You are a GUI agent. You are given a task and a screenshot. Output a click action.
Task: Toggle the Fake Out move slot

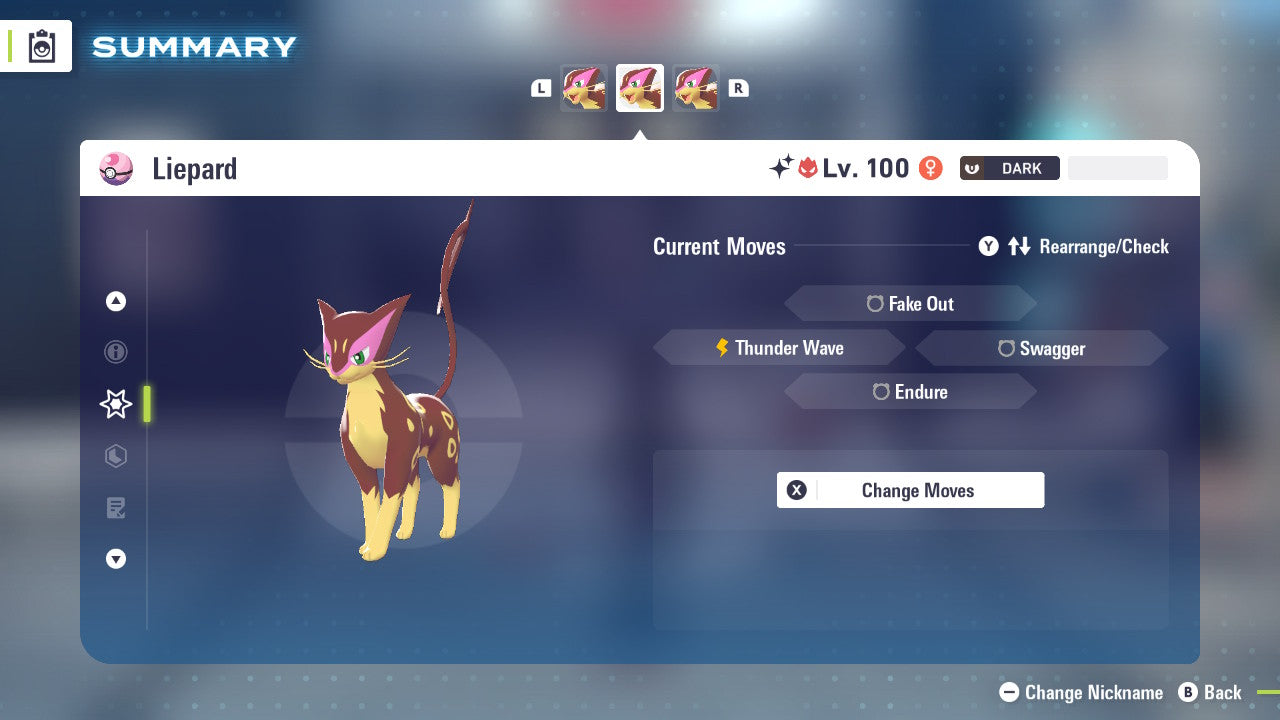coord(910,303)
